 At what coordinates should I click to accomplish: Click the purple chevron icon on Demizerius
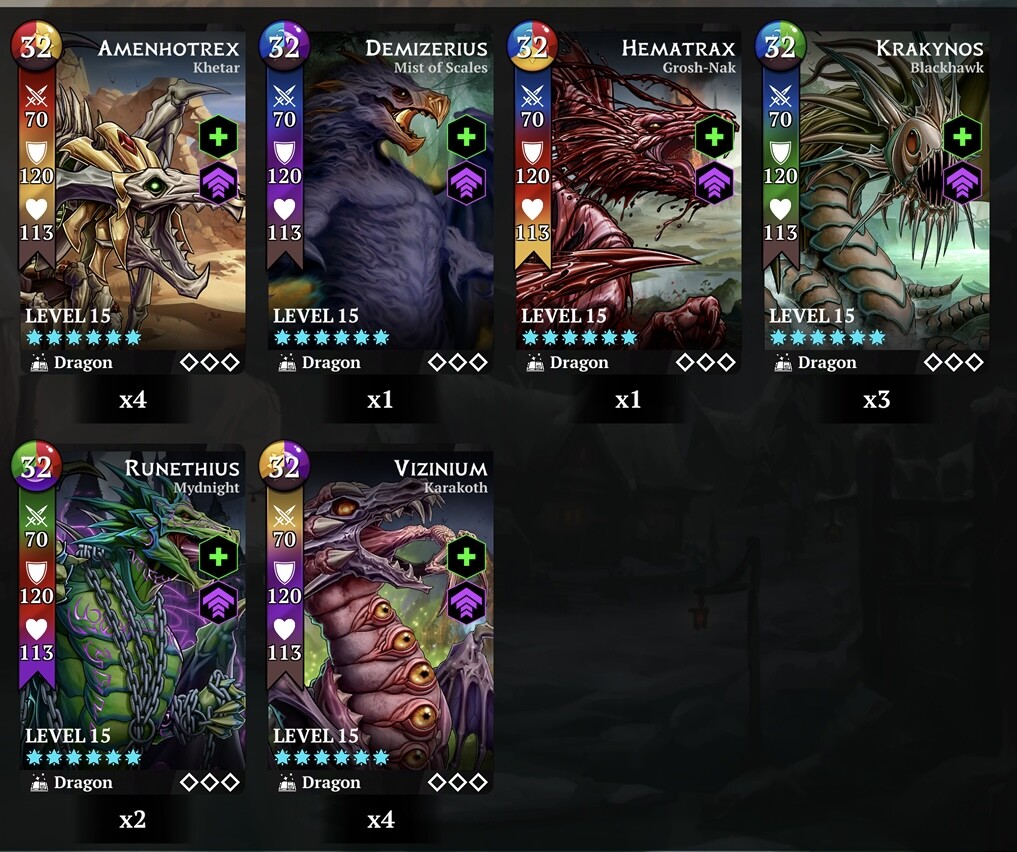coord(466,184)
